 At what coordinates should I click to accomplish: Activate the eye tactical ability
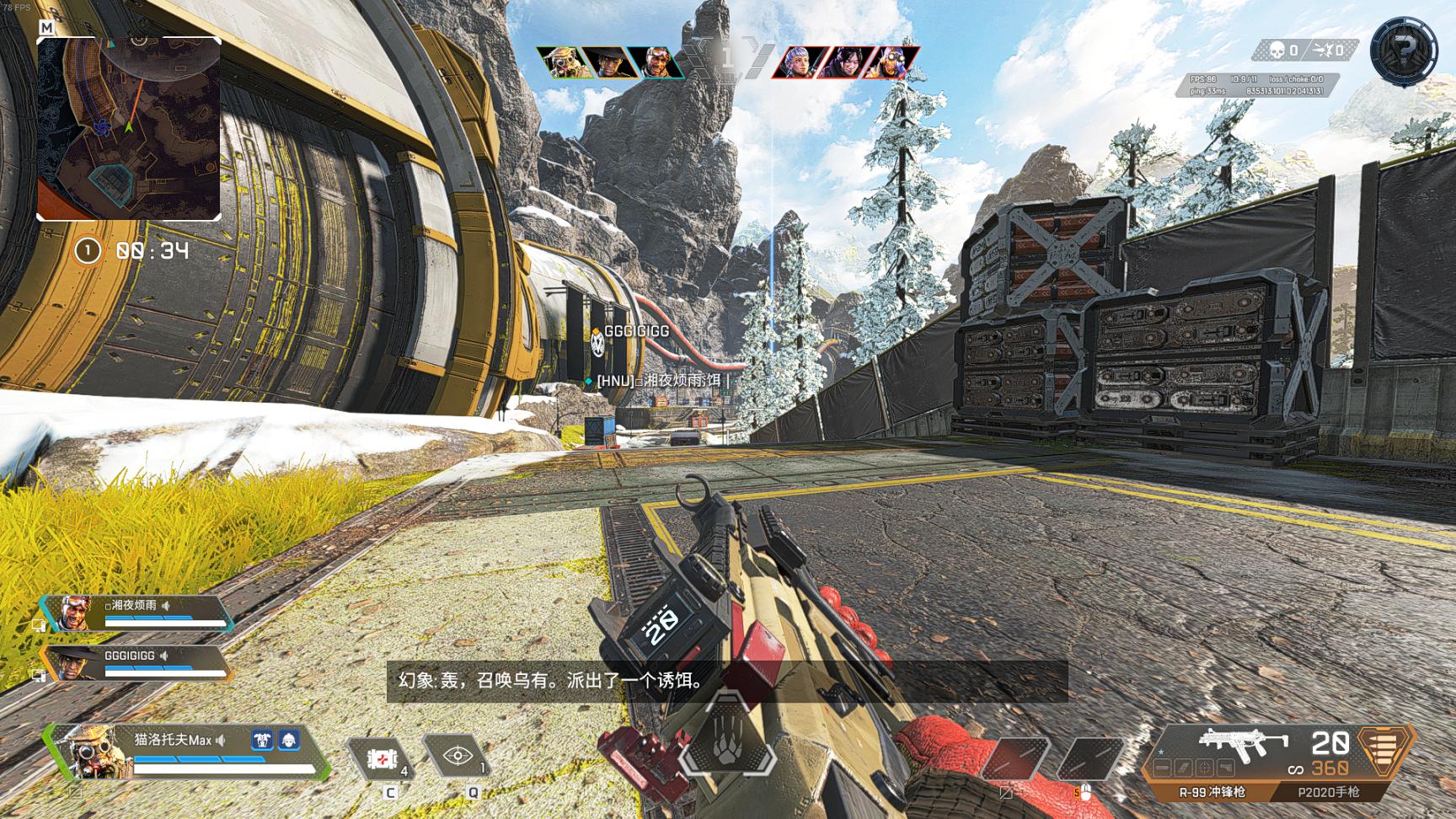coord(458,756)
